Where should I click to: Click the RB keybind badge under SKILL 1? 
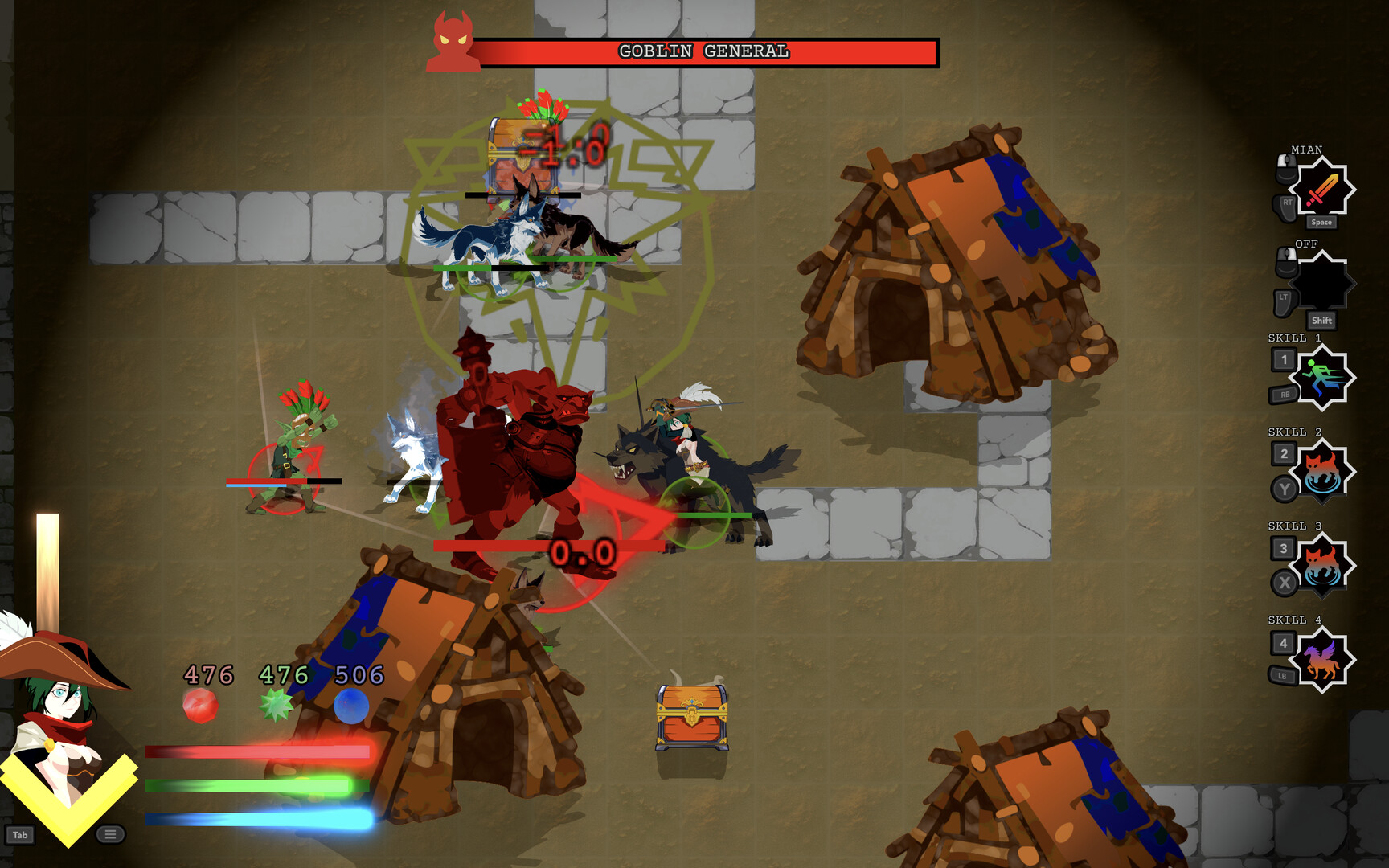(1285, 392)
